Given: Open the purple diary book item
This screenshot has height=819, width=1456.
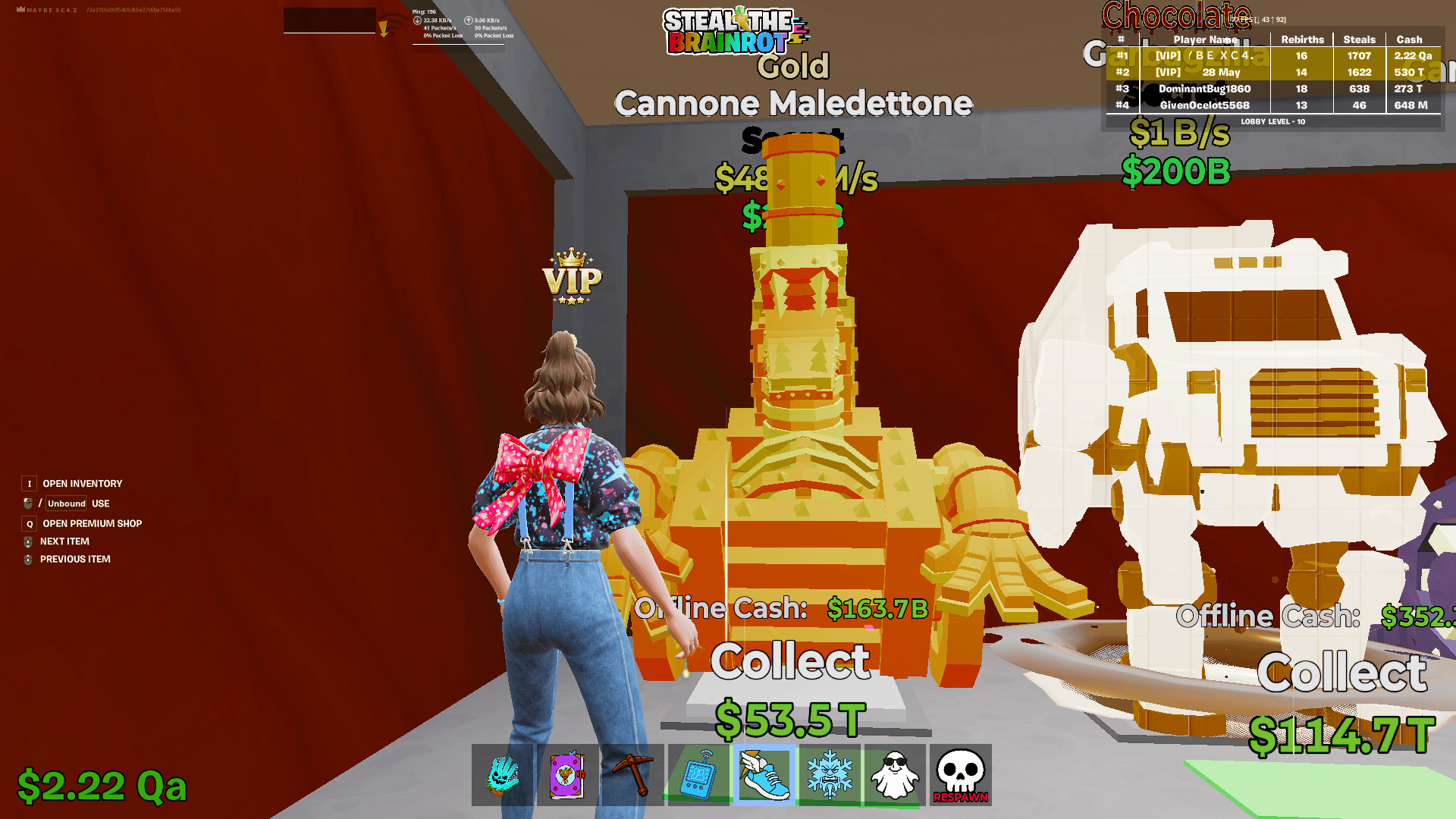Looking at the screenshot, I should pos(566,775).
